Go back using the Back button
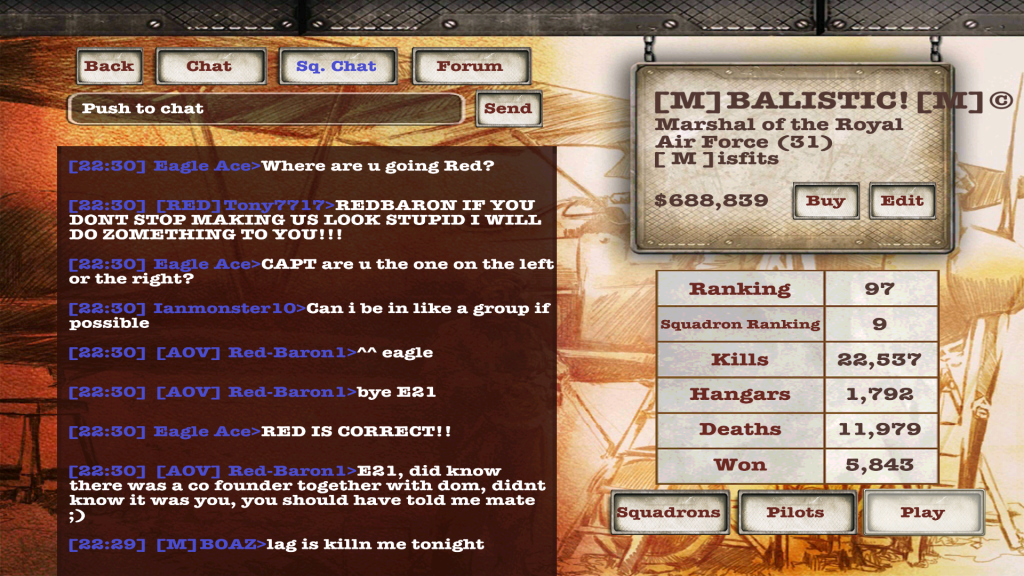 pyautogui.click(x=108, y=67)
